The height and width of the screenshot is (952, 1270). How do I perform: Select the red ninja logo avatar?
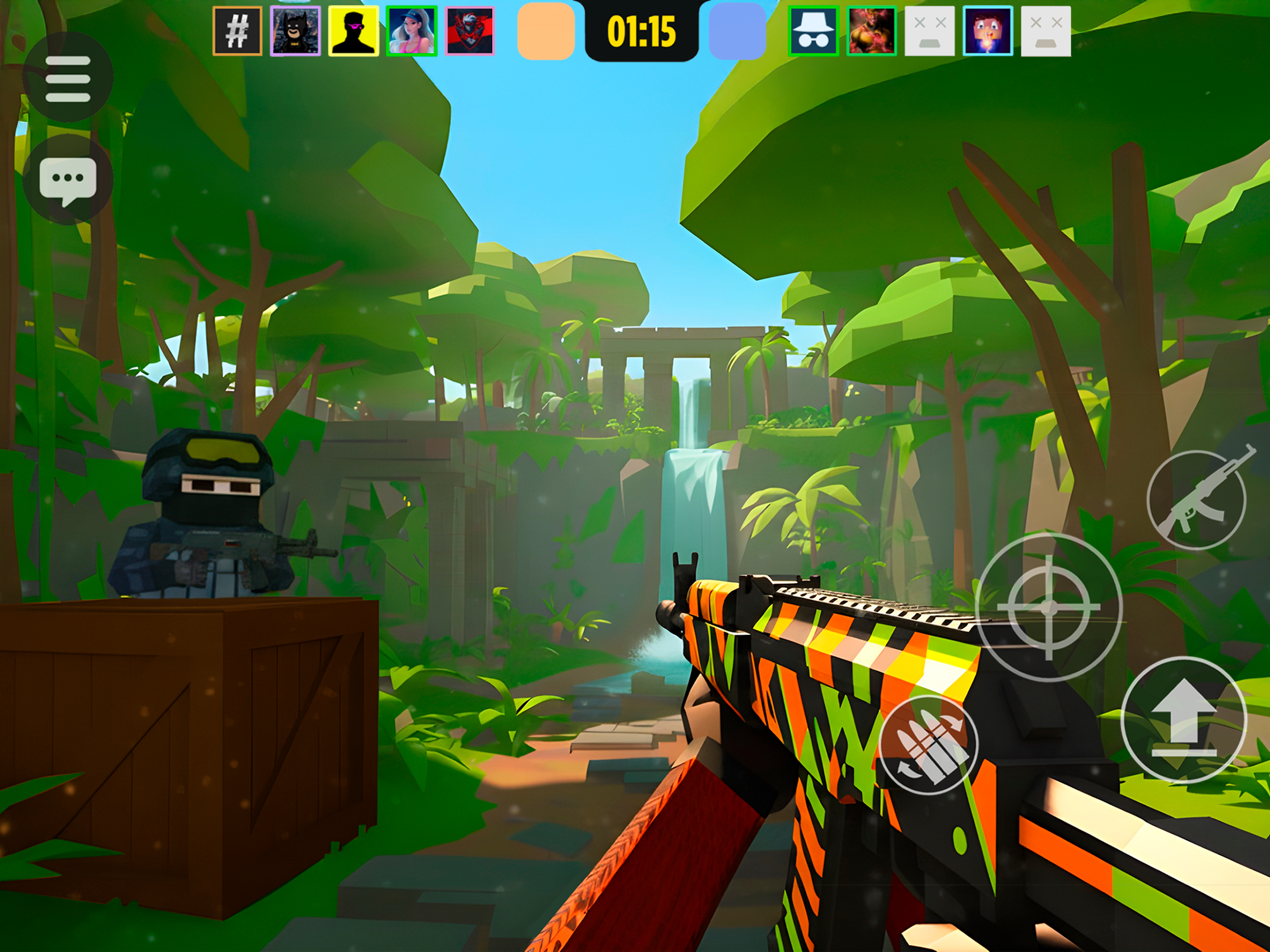[x=470, y=31]
